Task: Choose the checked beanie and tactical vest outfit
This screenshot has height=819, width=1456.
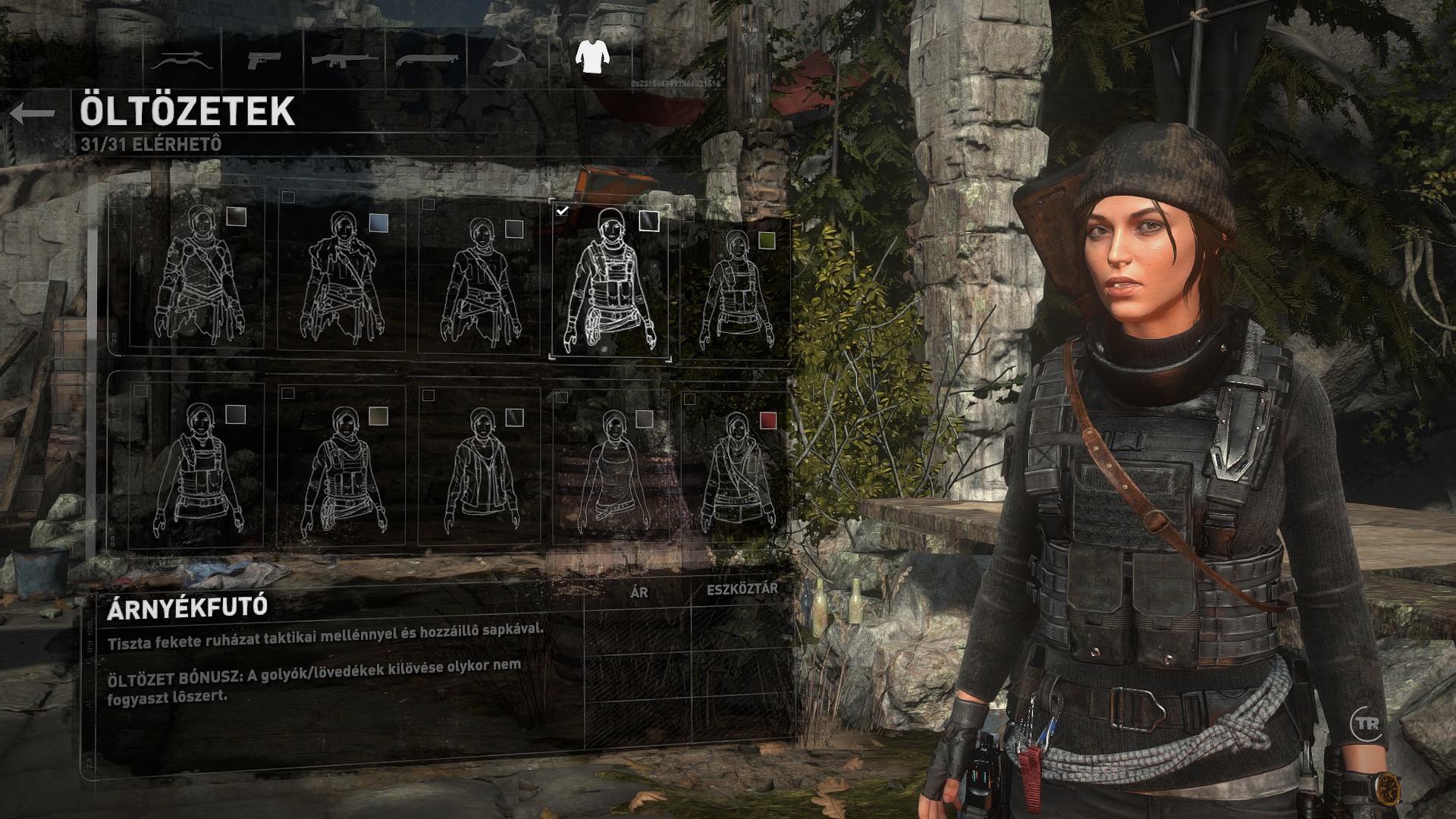Action: 610,281
